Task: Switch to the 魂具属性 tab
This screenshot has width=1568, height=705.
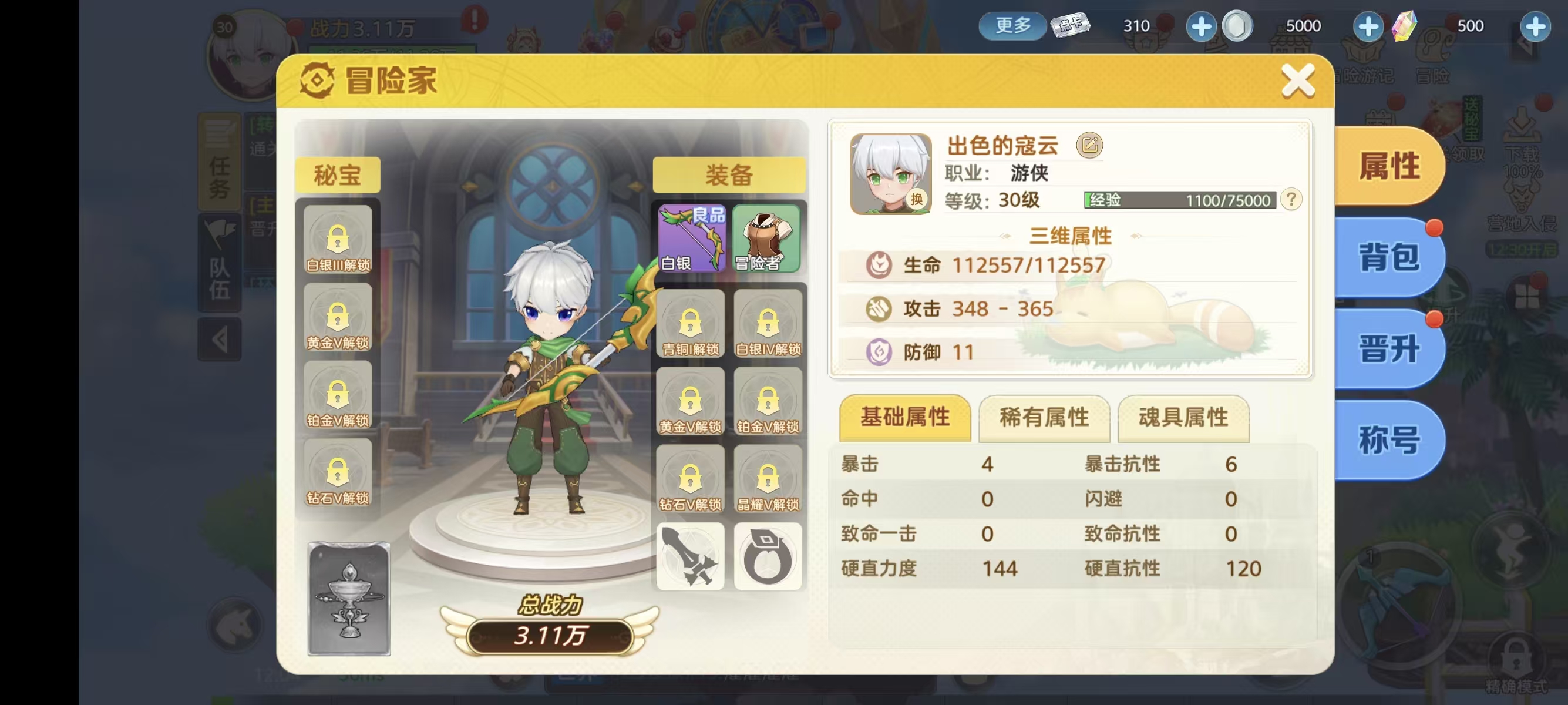Action: point(1183,418)
